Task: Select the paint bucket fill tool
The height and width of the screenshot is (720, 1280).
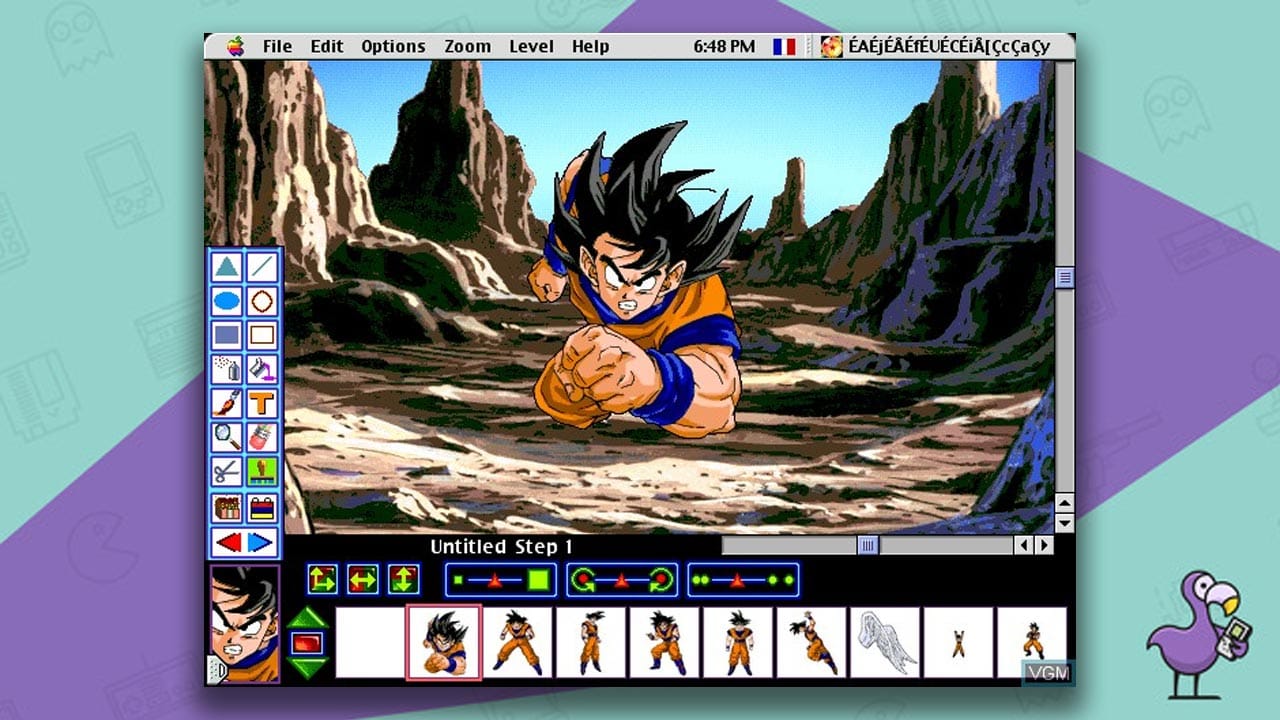Action: pos(263,367)
